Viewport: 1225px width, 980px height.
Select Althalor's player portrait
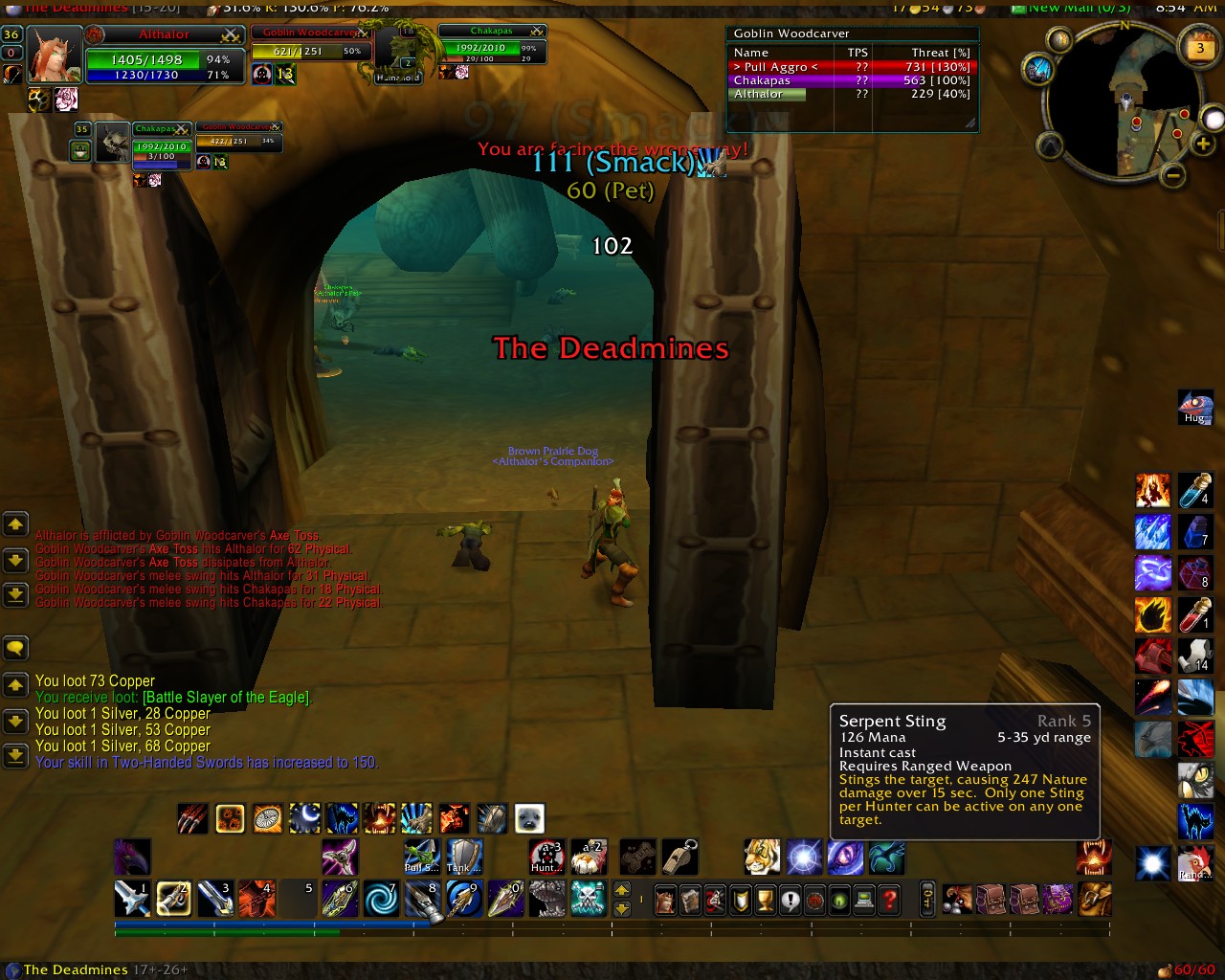pos(54,56)
